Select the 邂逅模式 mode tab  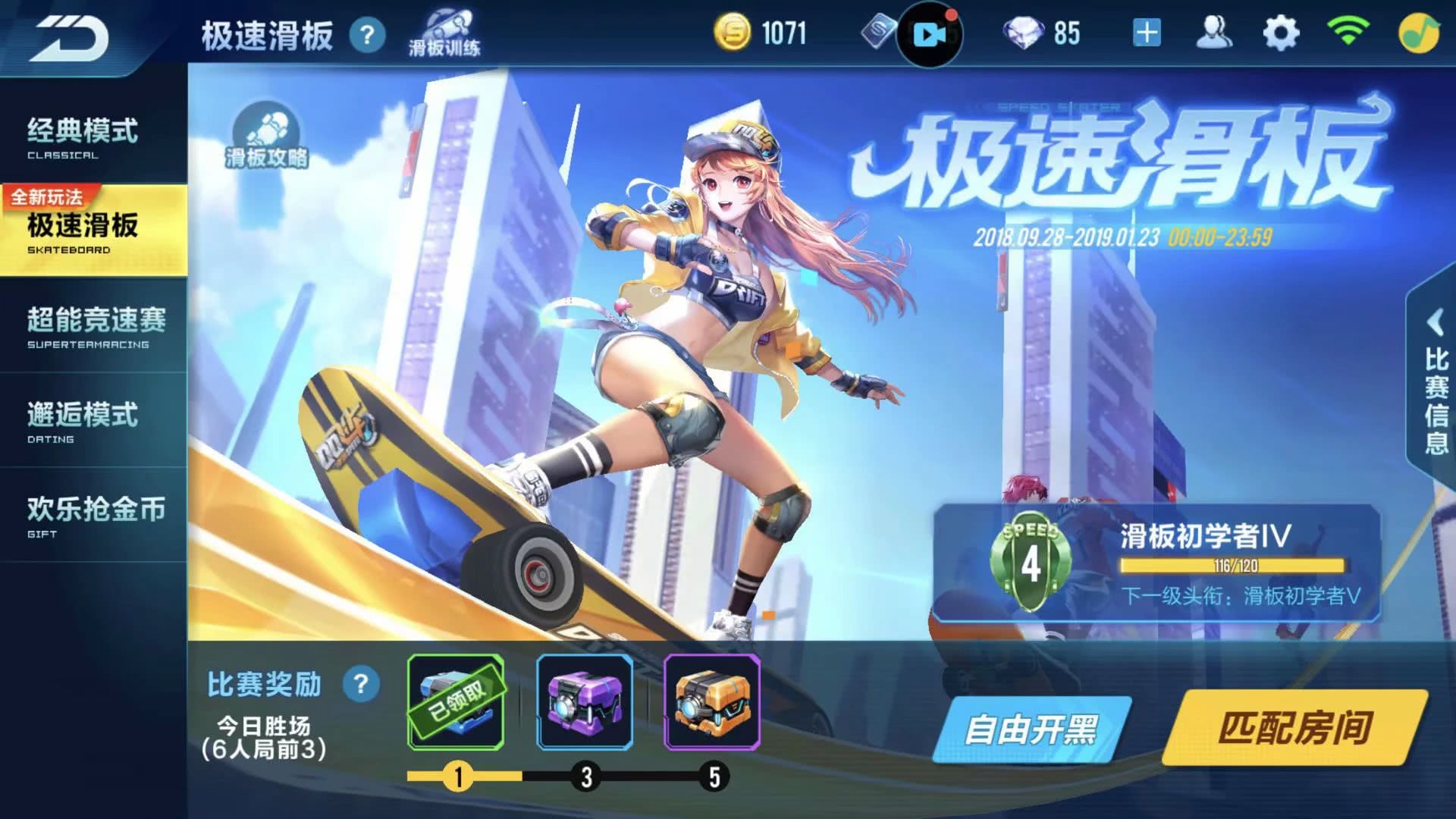pyautogui.click(x=83, y=413)
